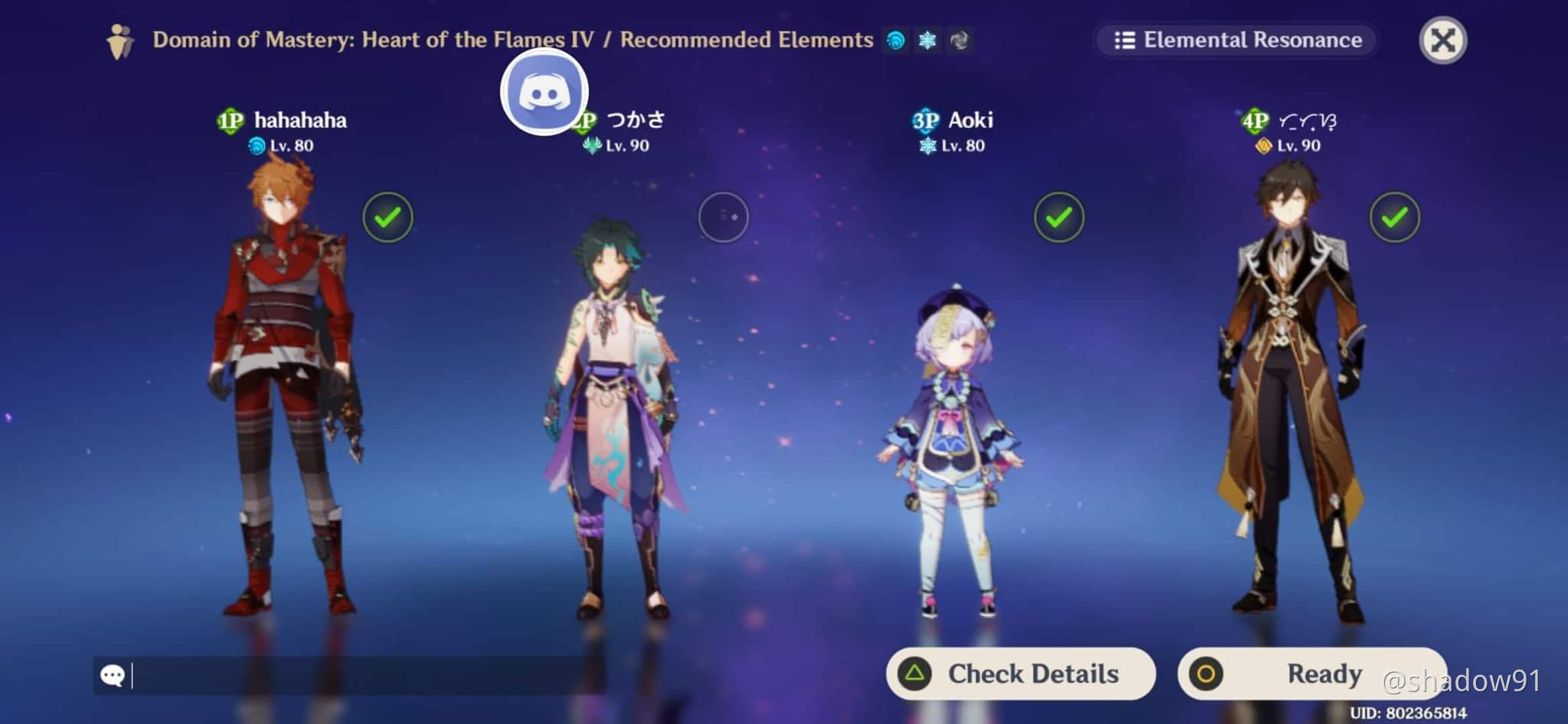The height and width of the screenshot is (724, 1568).
Task: Toggle the 4P player's ready checkmark
Action: [1394, 217]
